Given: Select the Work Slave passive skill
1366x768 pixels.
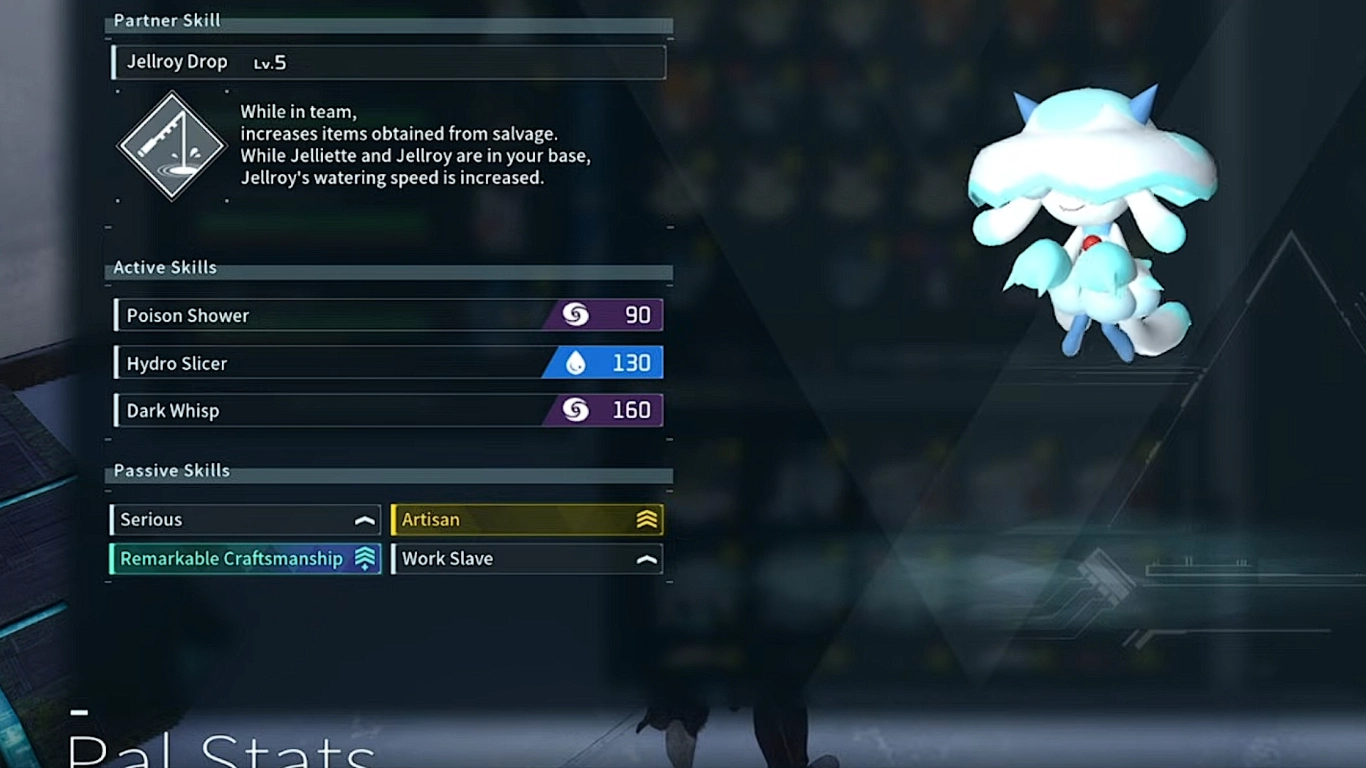Looking at the screenshot, I should point(527,559).
